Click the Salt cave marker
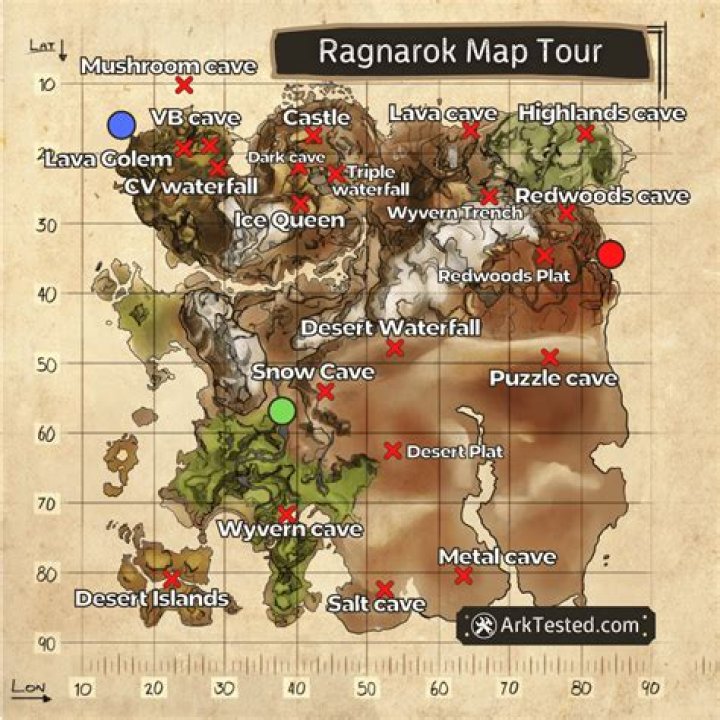Viewport: 720px width, 720px height. tap(384, 589)
